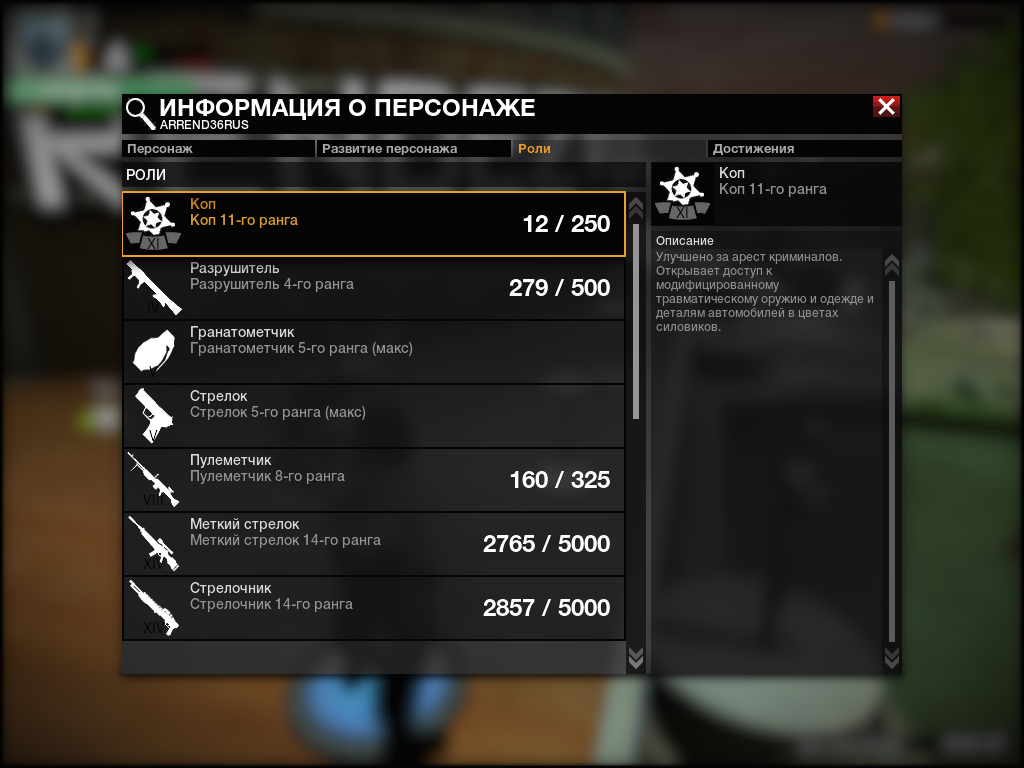Open the Развитие персонажа tab
The height and width of the screenshot is (768, 1024).
click(x=413, y=149)
